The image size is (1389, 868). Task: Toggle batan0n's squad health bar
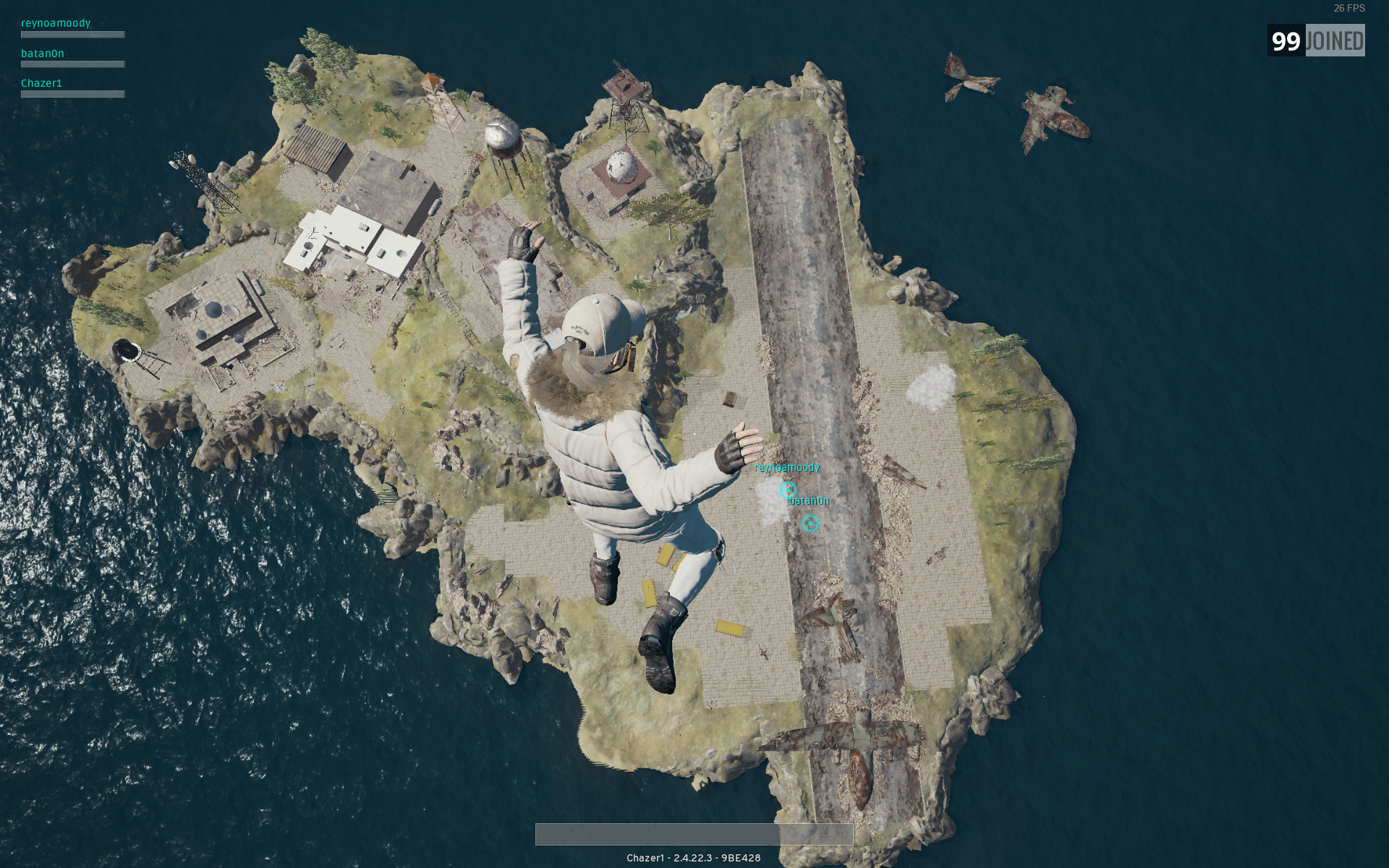pyautogui.click(x=72, y=64)
